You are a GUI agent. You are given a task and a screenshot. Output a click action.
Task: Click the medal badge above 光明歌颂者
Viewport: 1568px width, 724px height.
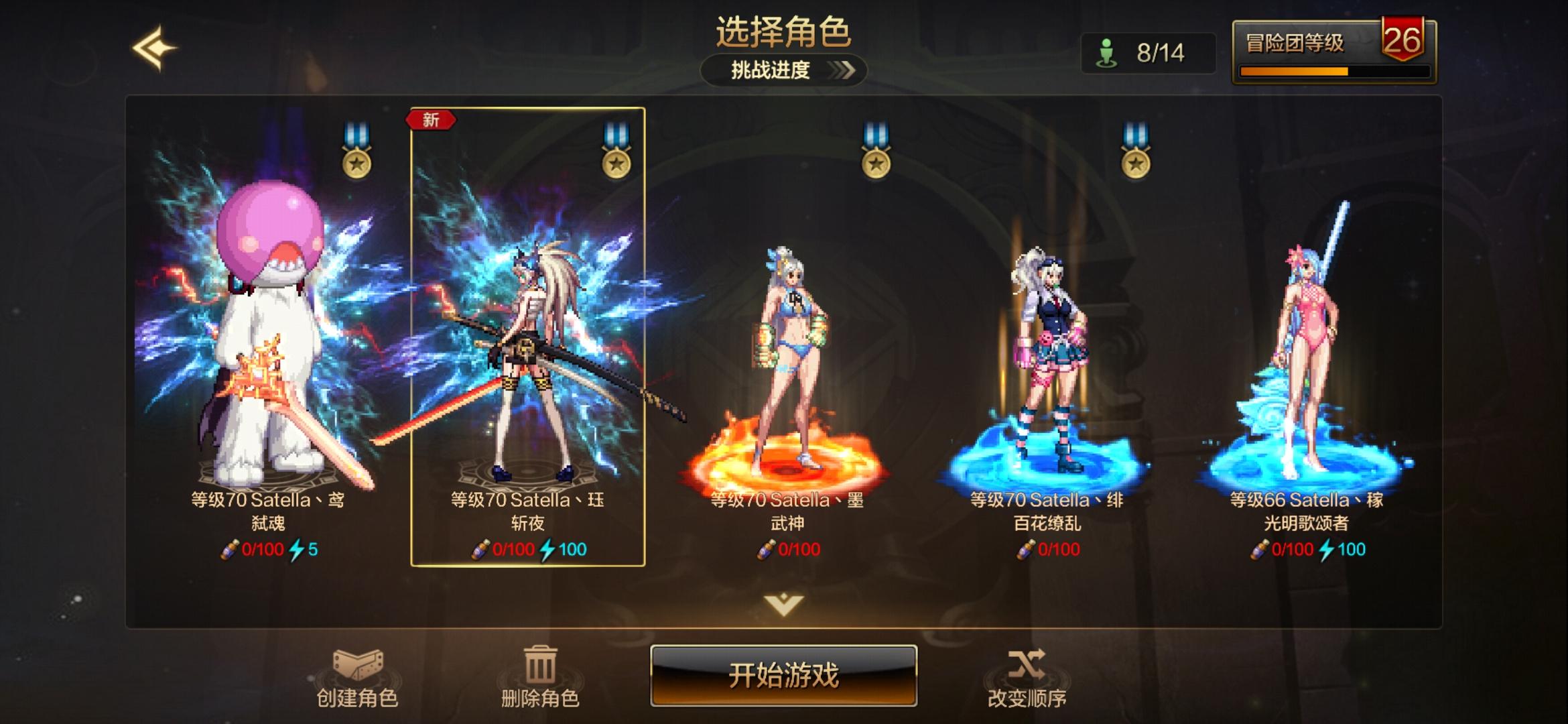point(1134,161)
